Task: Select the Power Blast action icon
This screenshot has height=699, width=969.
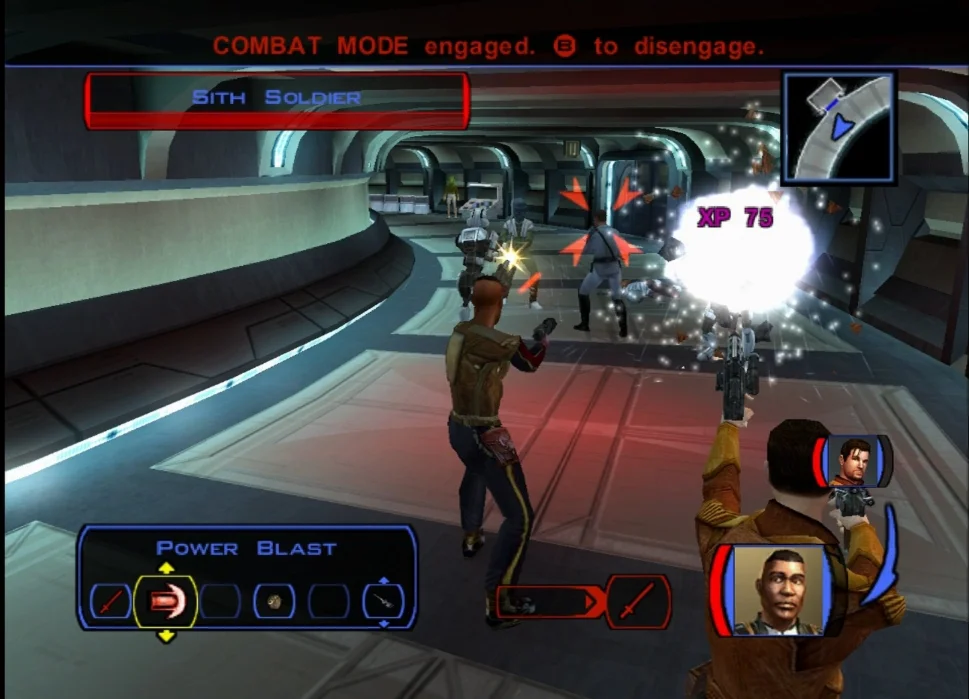Action: 165,601
